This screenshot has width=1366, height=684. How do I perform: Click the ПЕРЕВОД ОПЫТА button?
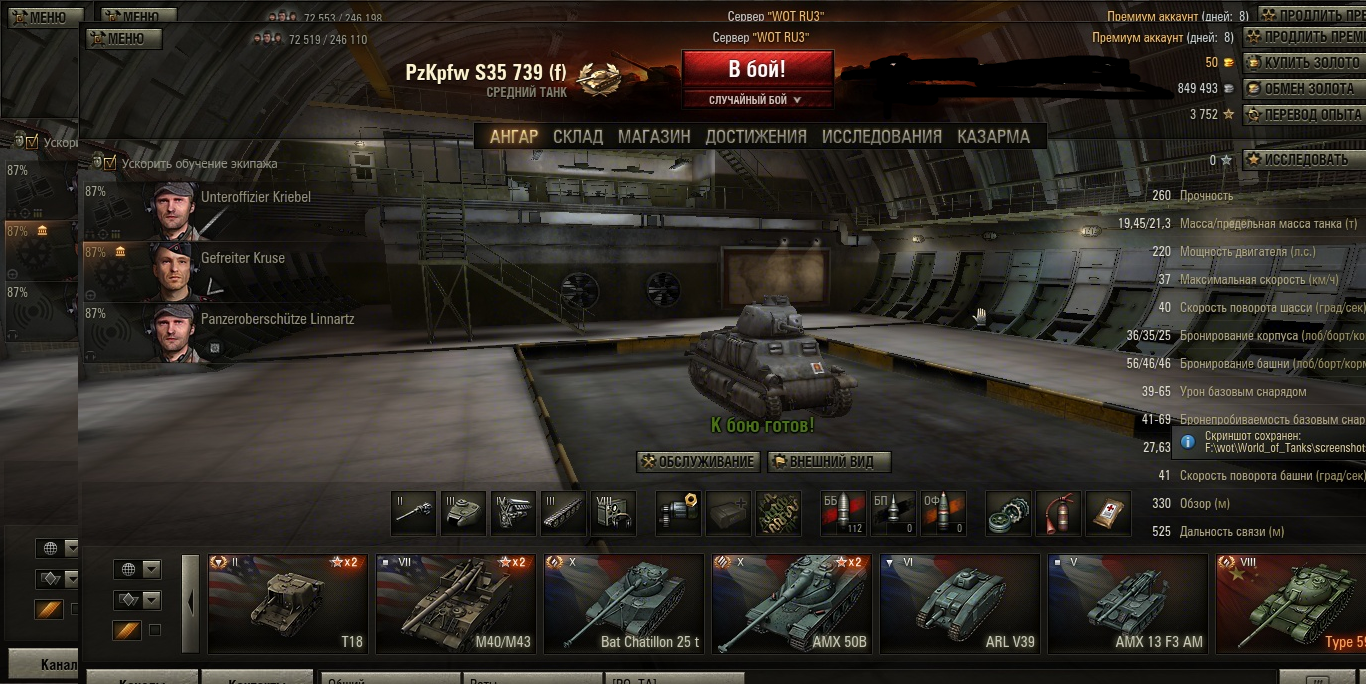pos(1304,114)
